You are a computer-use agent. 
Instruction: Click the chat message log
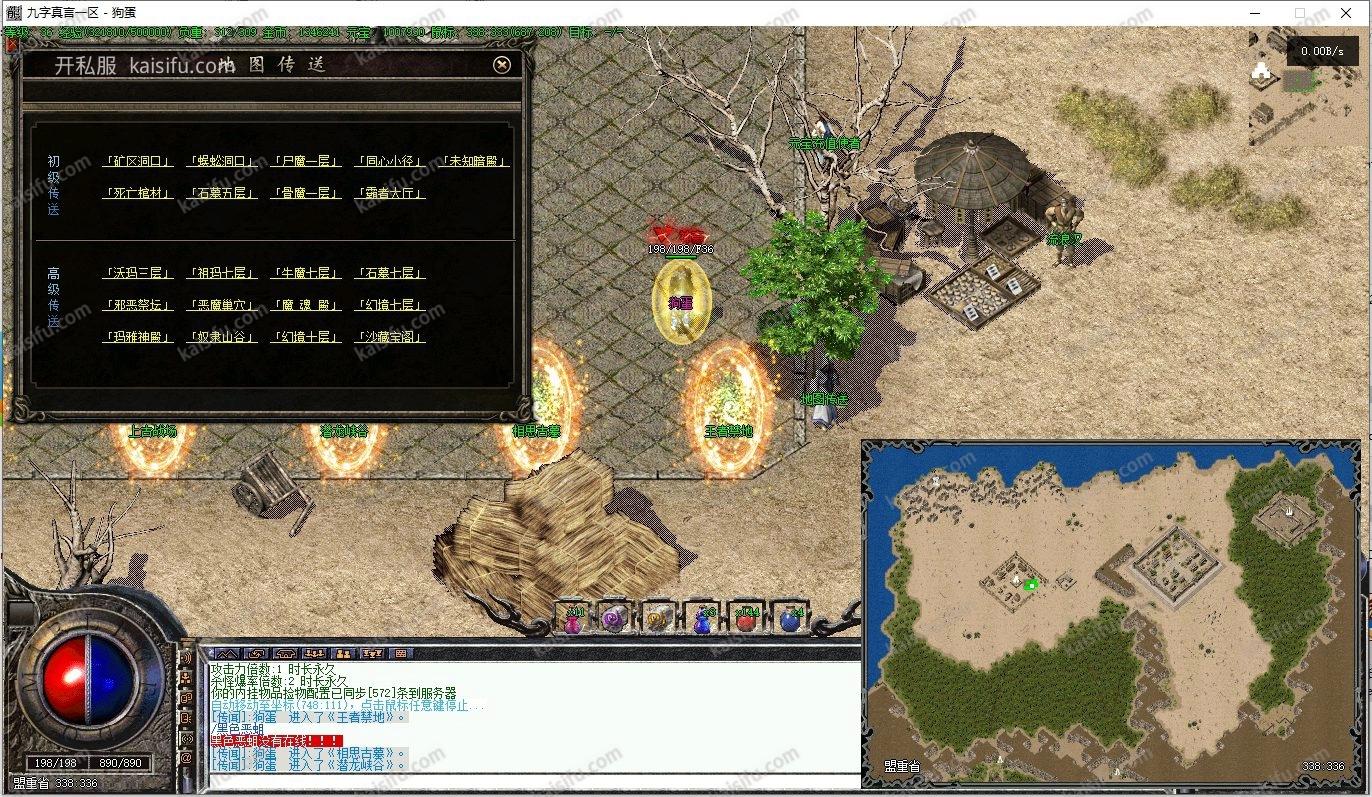(530, 715)
